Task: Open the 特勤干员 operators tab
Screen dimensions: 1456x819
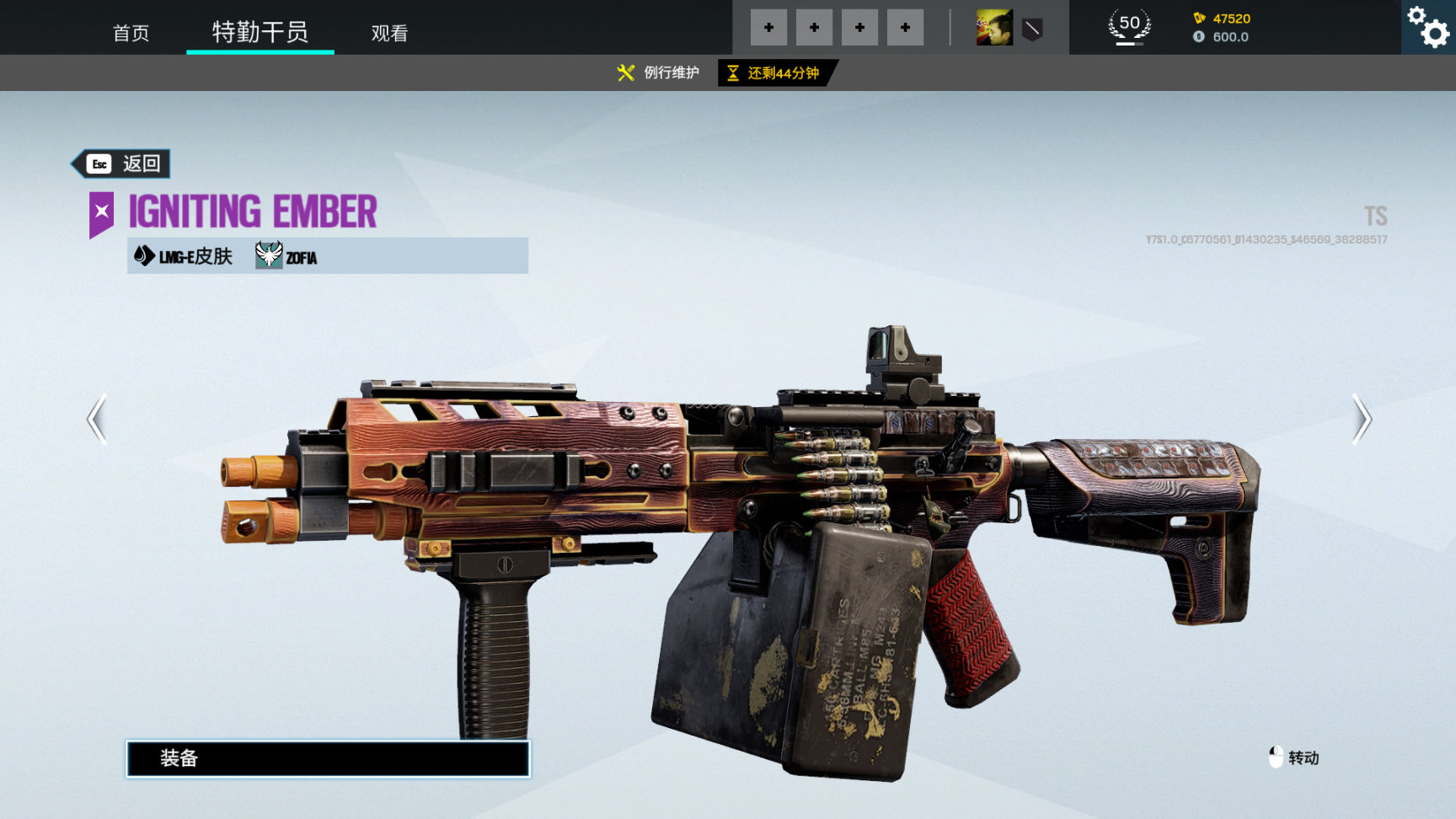Action: (260, 32)
